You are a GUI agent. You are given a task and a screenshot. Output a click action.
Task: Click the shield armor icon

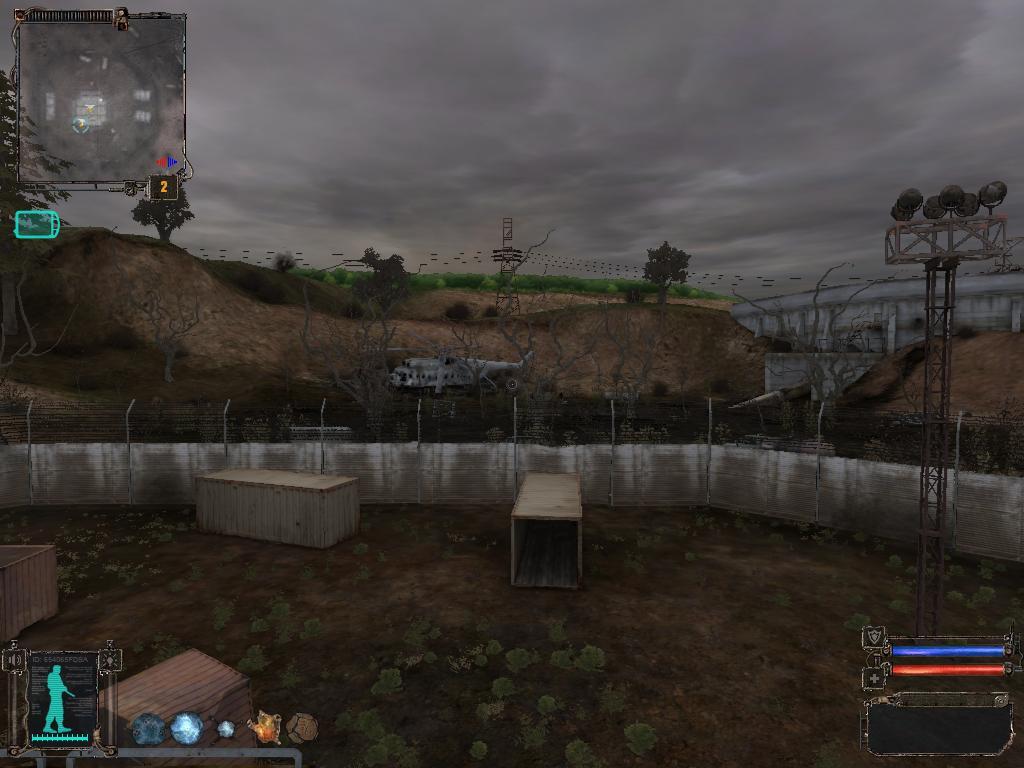click(x=874, y=636)
